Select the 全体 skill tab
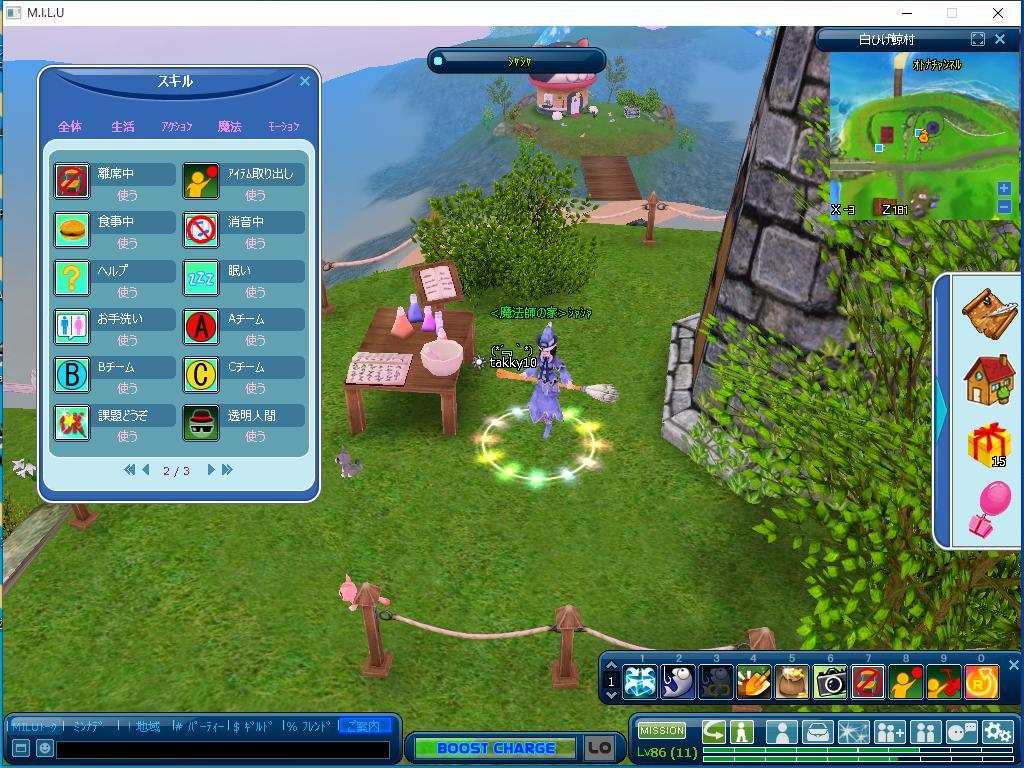 click(70, 127)
